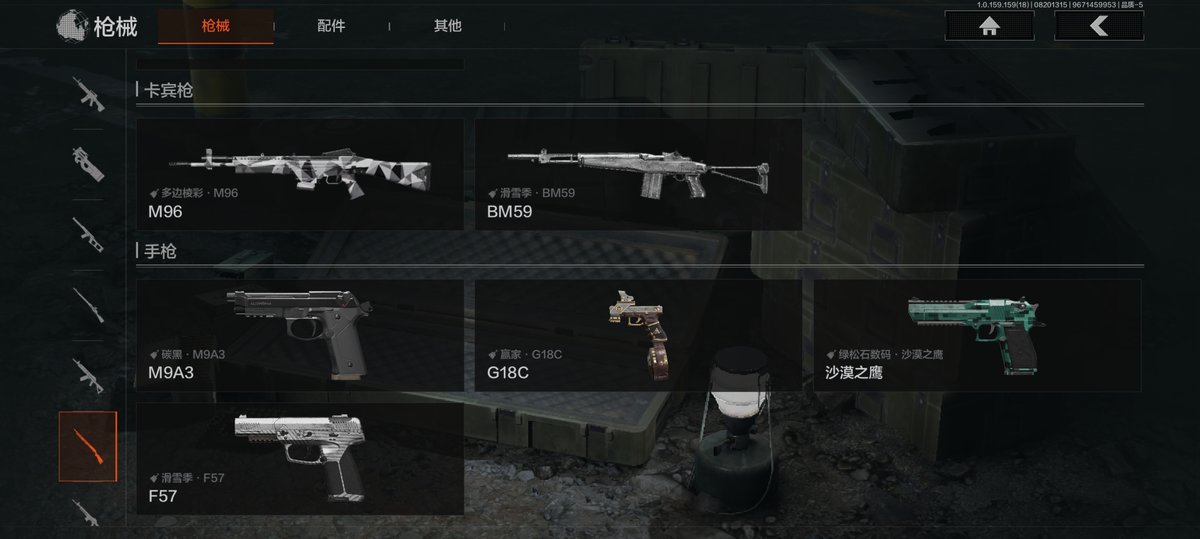Screen dimensions: 1200x539
Task: Switch to the 枪械 tab
Action: coord(215,26)
